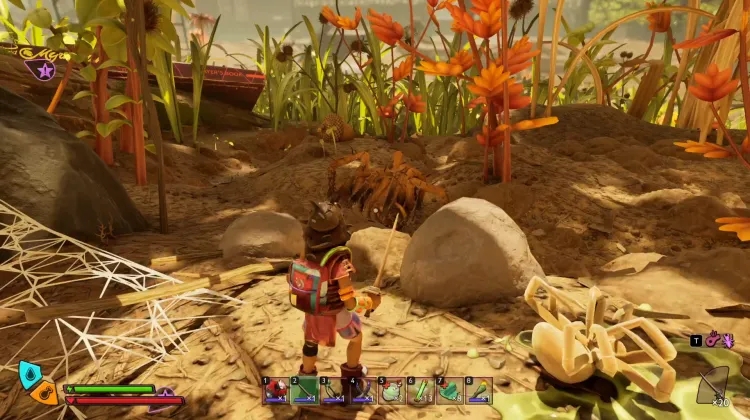Equip the bow in hotbar slot 3
Viewport: 750px width, 420px height.
tap(334, 390)
